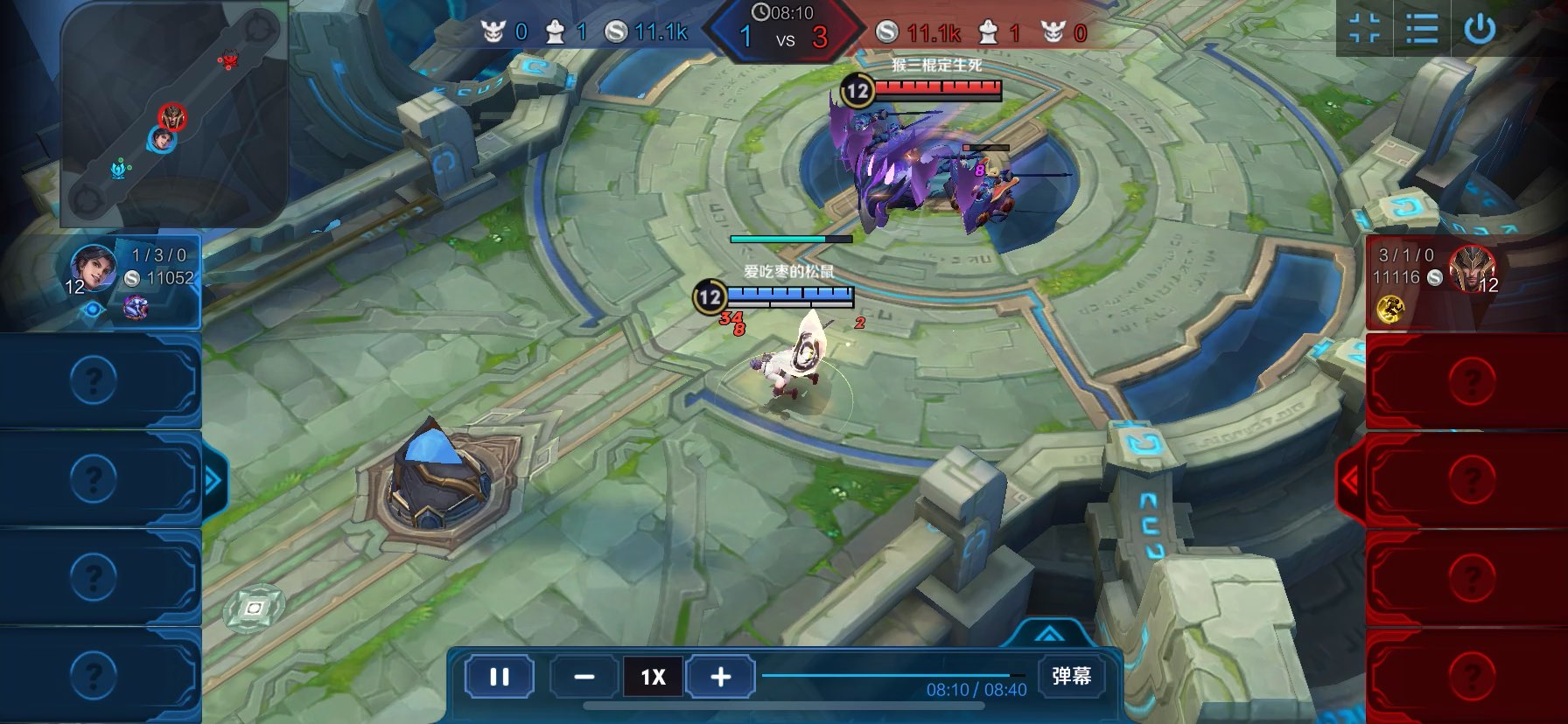Expand the panel above the playback bar
The height and width of the screenshot is (724, 1568).
coord(1048,634)
